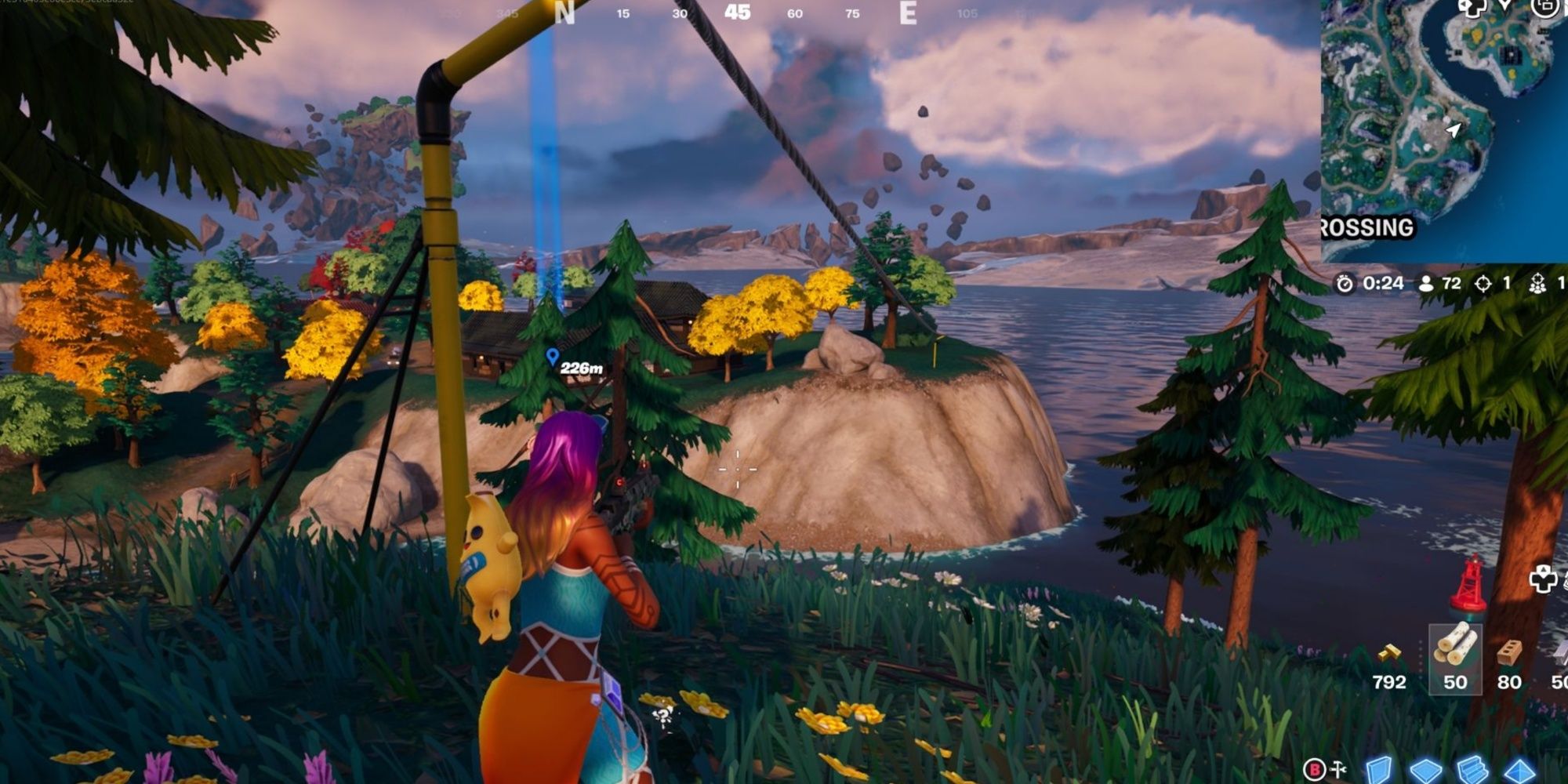The height and width of the screenshot is (784, 1568).
Task: Click the red B edit button indicator
Action: tap(1315, 771)
